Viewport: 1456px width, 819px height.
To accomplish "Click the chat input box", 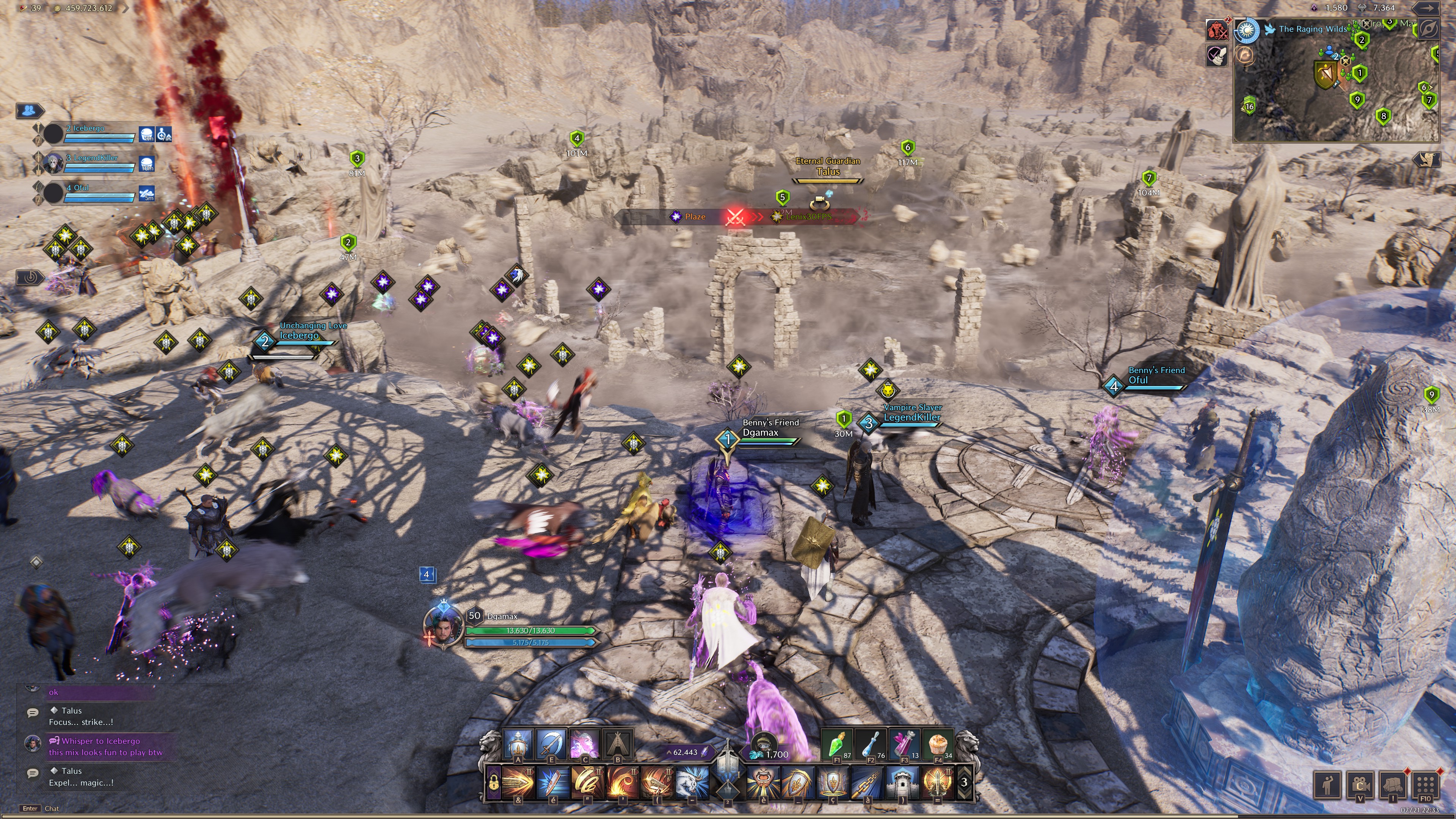I will point(113,808).
